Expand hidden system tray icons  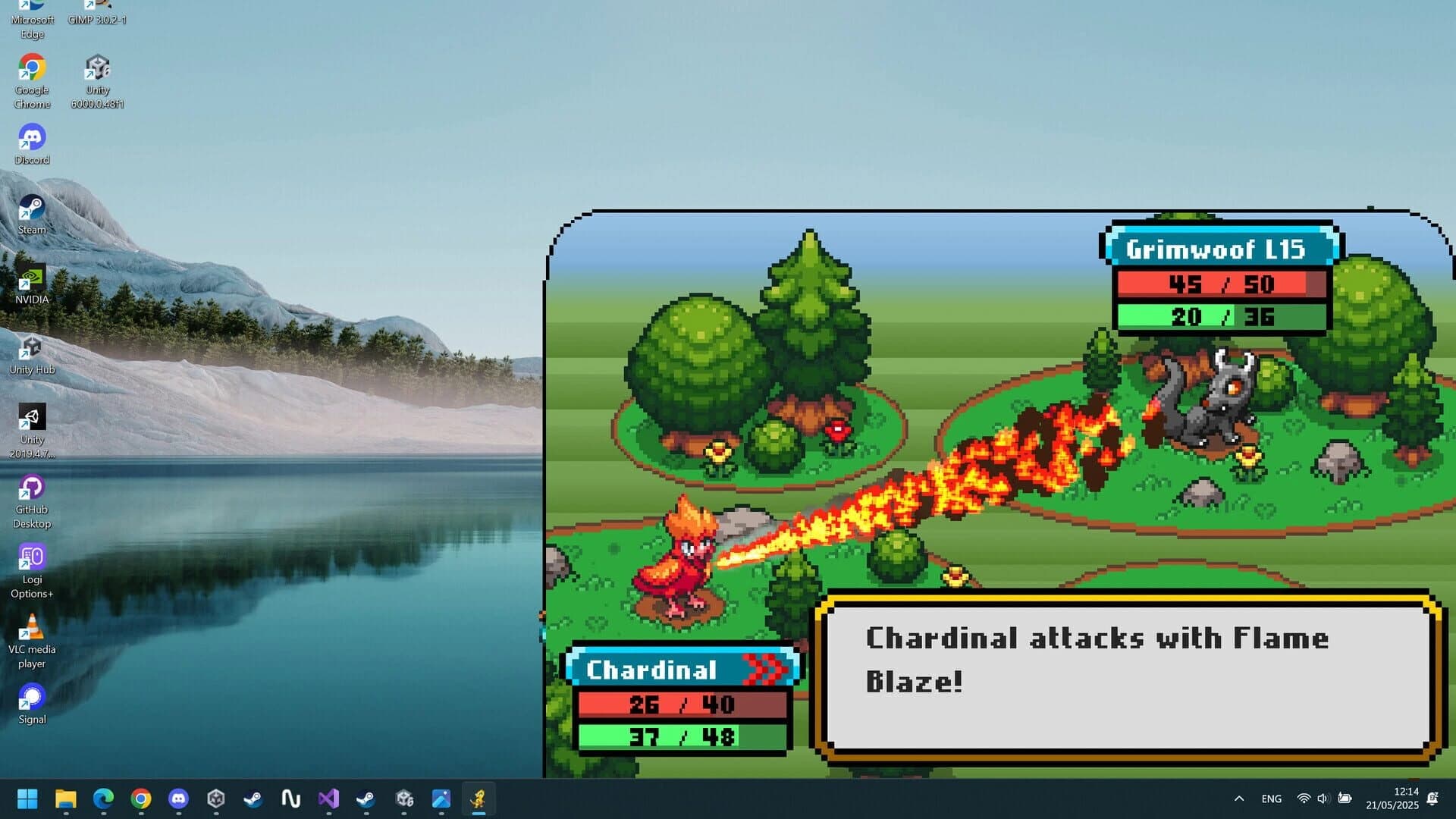point(1238,799)
